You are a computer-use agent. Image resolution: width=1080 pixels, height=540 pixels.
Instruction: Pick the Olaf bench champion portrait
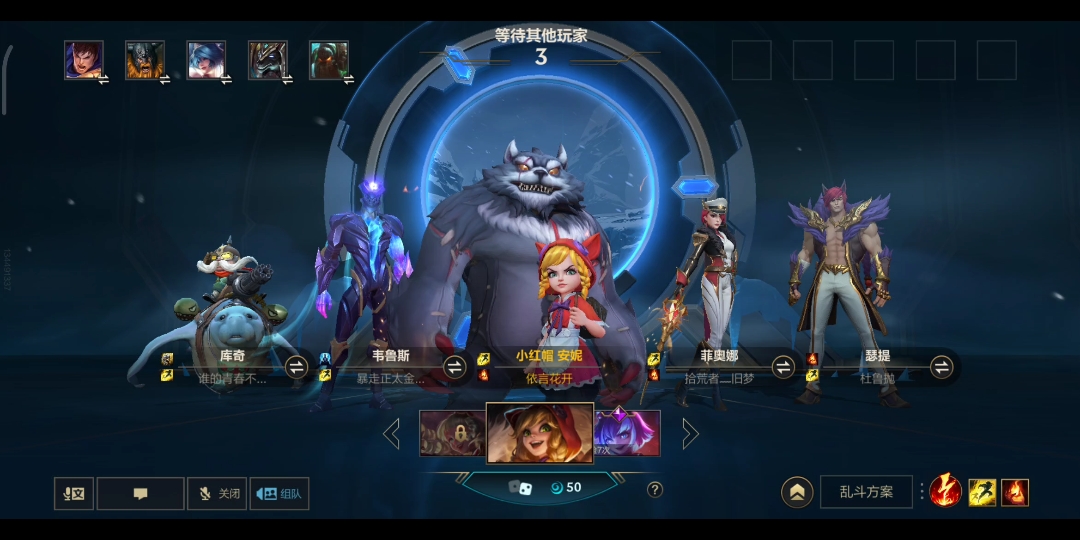coord(144,60)
